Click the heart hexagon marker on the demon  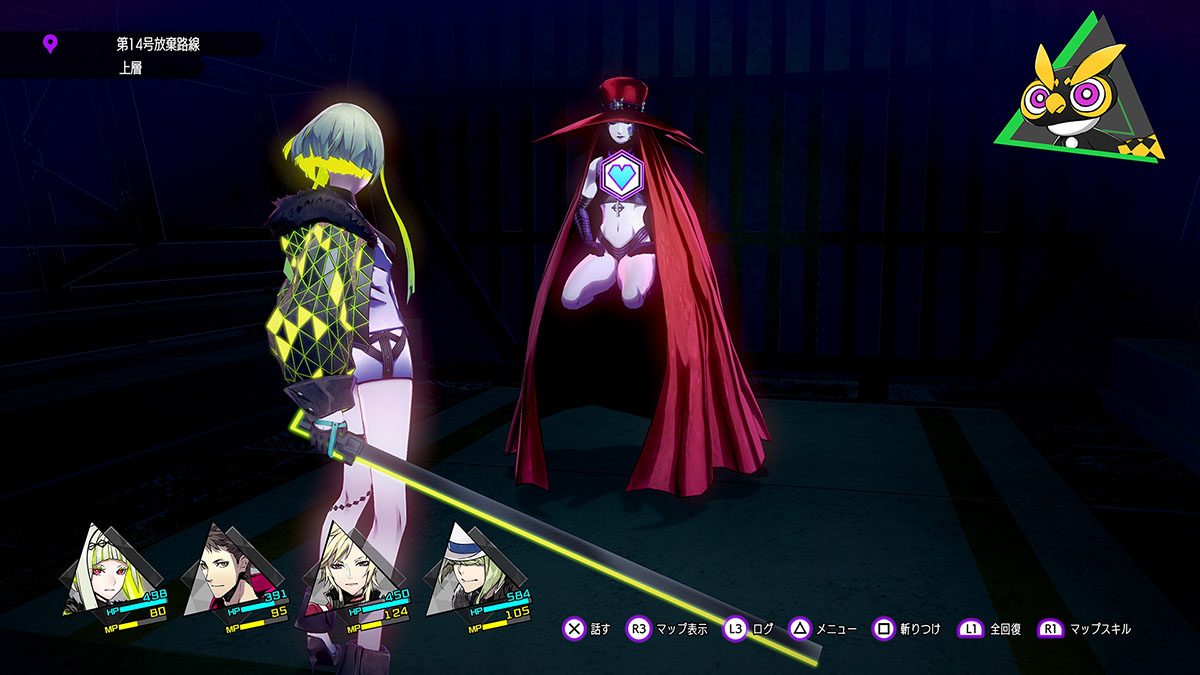point(622,176)
